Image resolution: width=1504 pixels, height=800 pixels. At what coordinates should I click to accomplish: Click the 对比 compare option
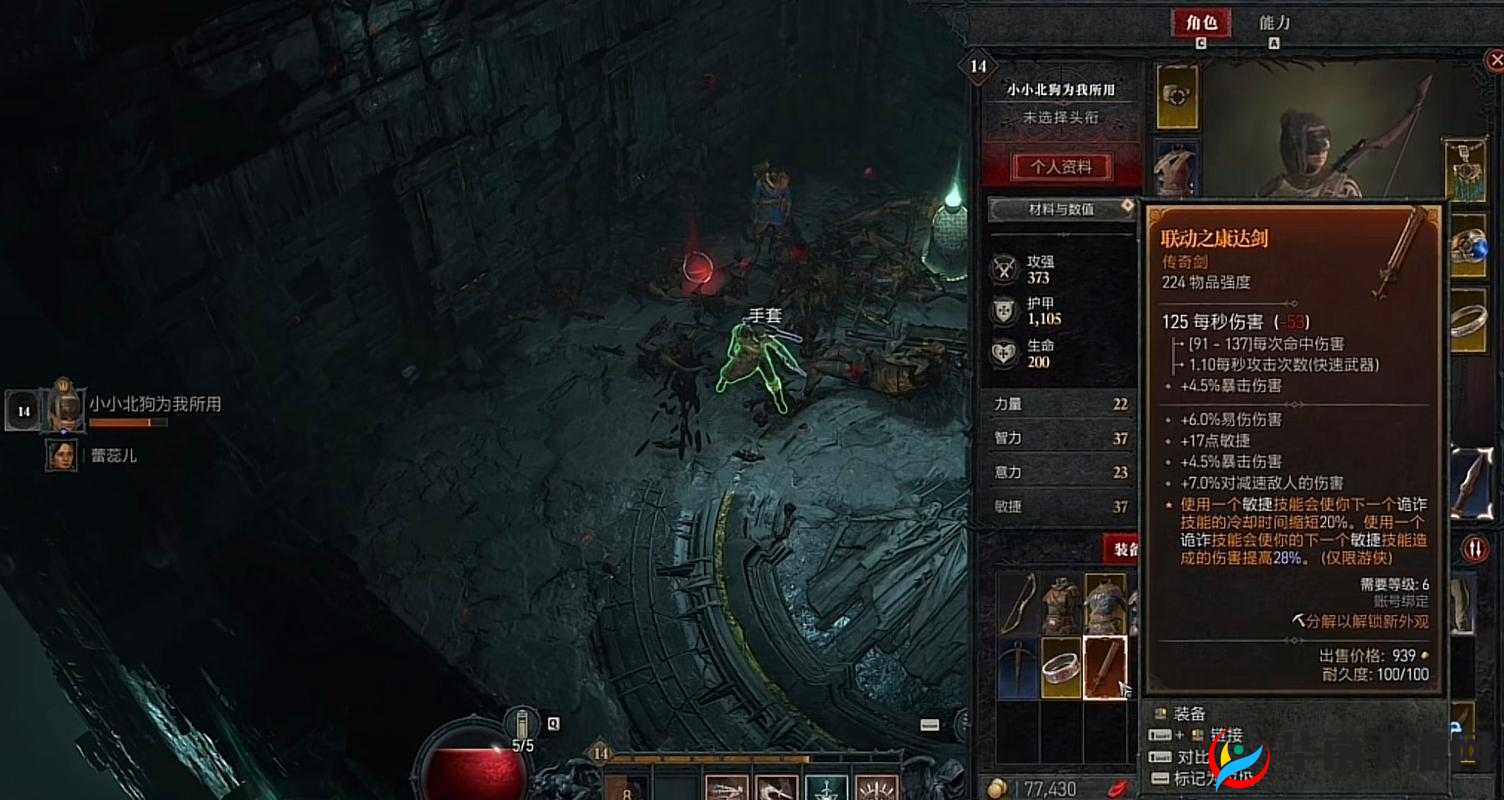1190,757
